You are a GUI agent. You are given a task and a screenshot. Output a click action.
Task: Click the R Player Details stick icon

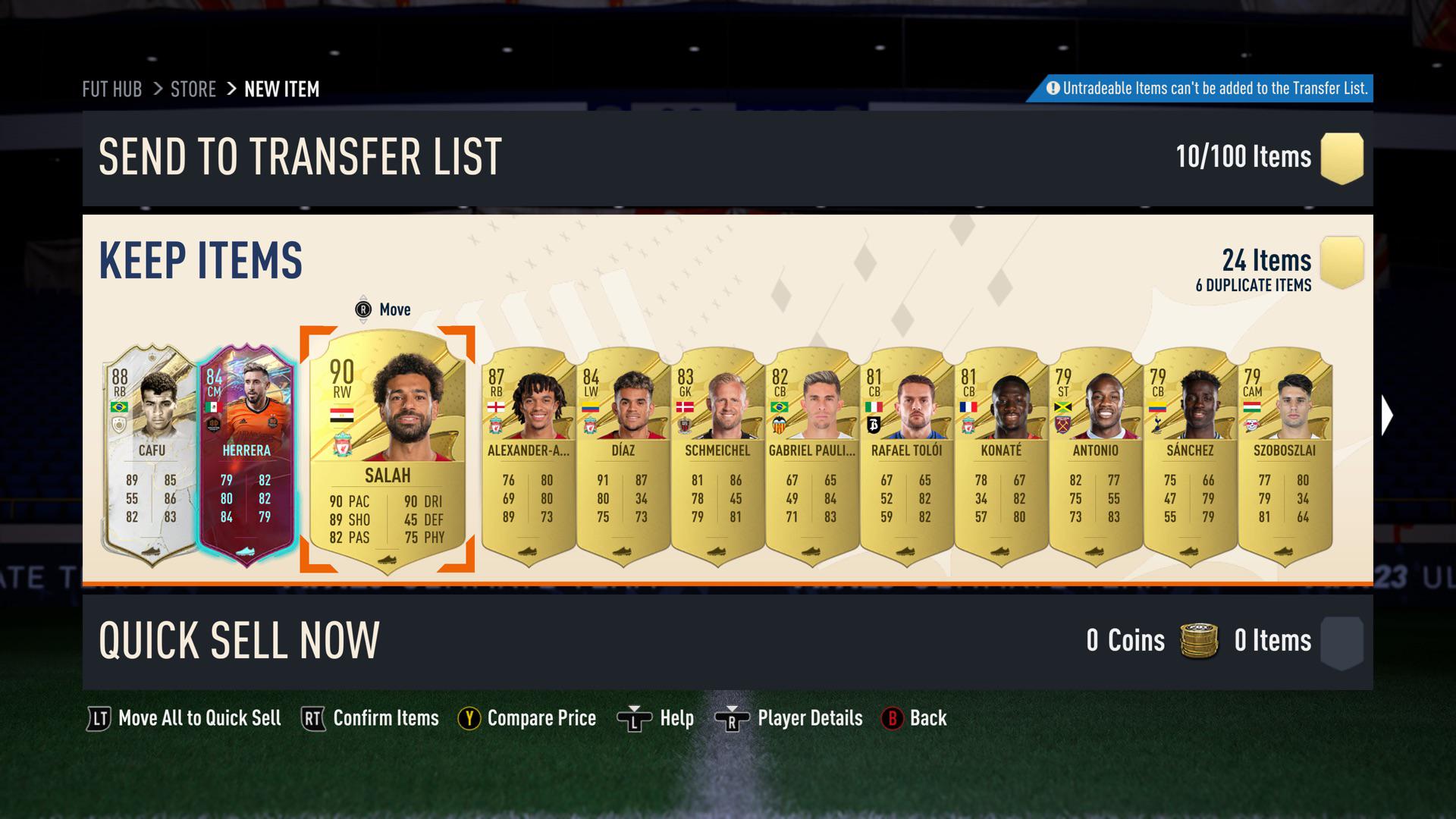pyautogui.click(x=732, y=718)
